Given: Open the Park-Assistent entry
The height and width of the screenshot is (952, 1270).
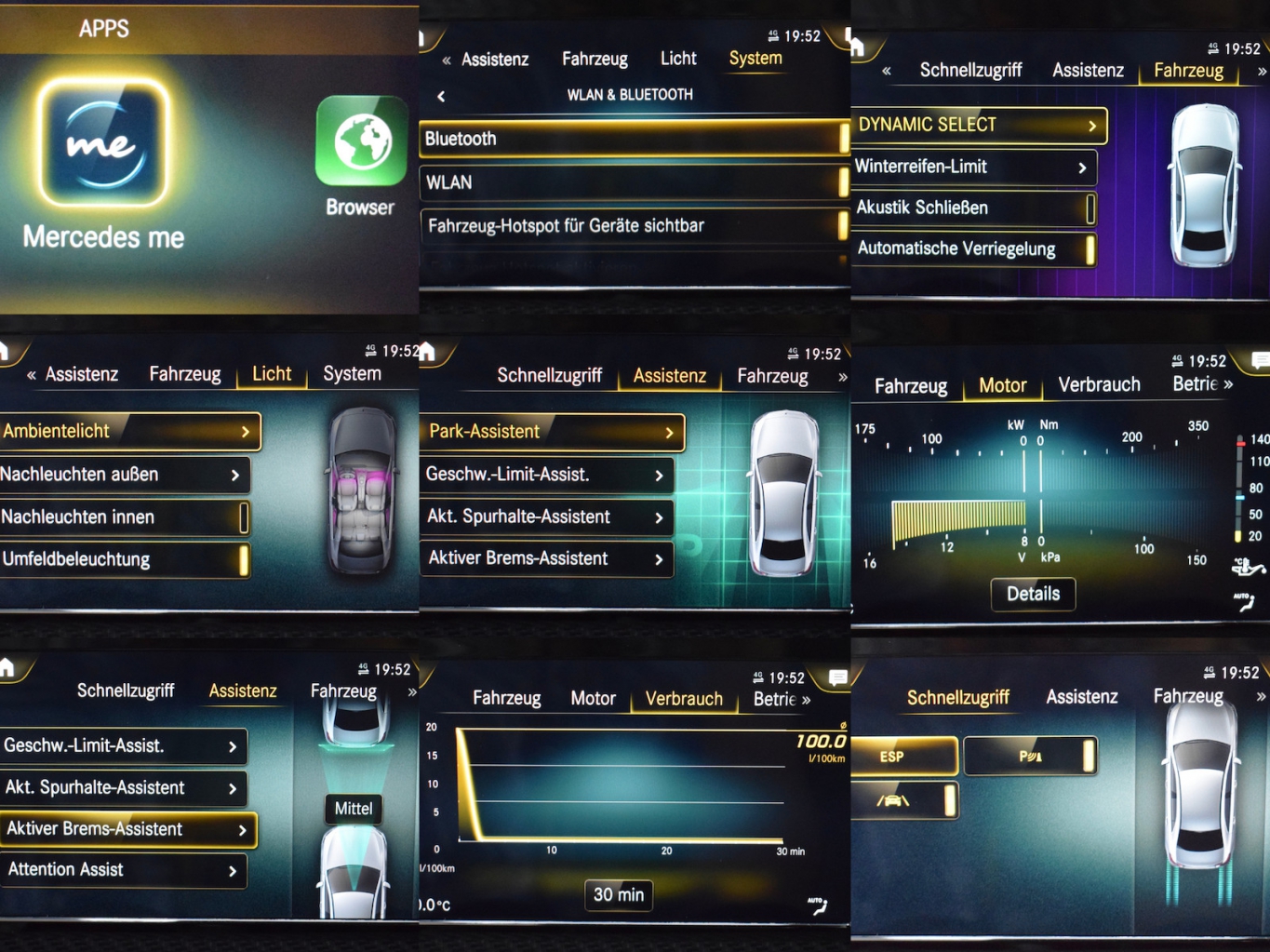Looking at the screenshot, I should coord(552,432).
